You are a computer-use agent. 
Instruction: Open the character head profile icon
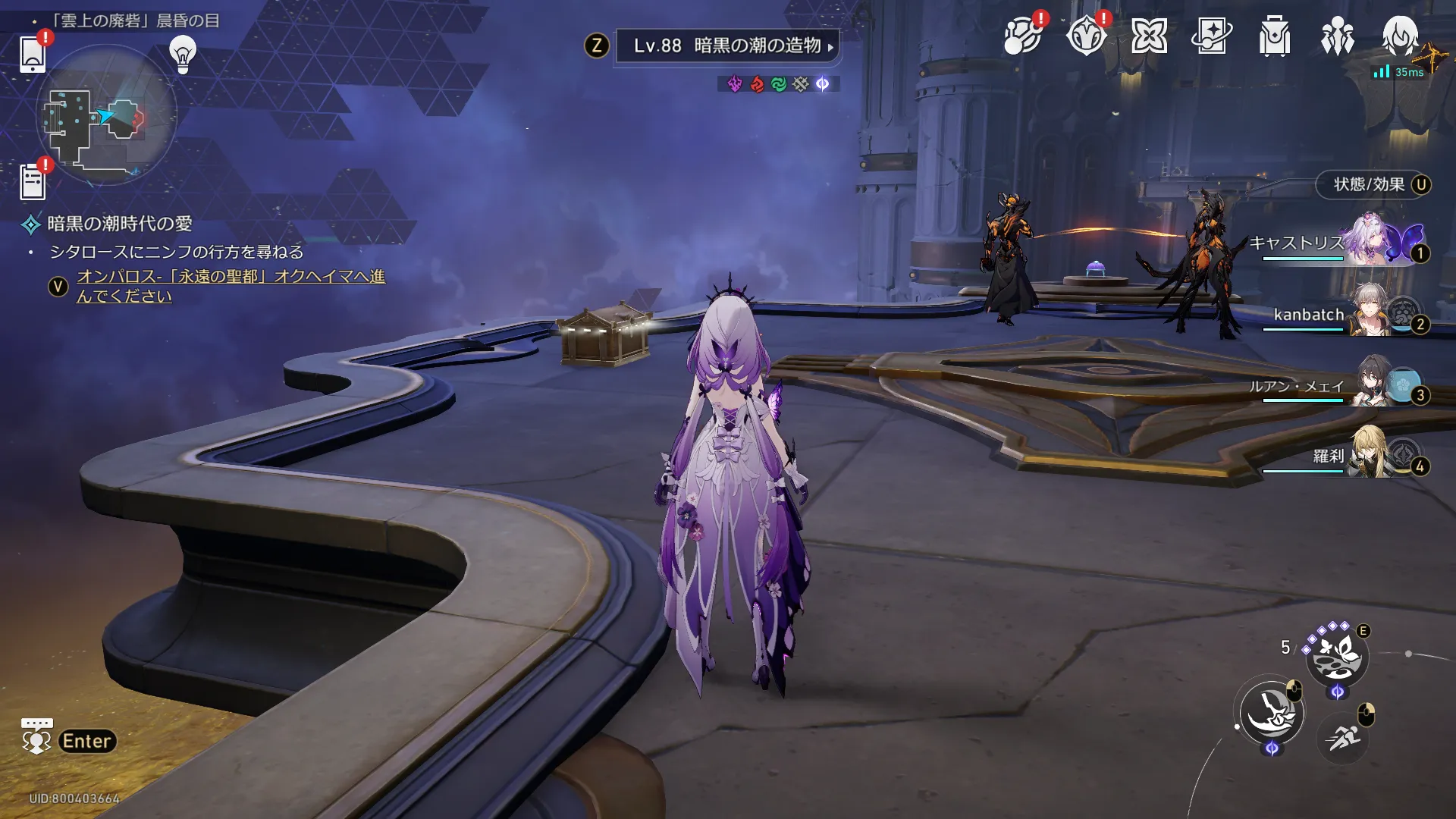(1400, 36)
